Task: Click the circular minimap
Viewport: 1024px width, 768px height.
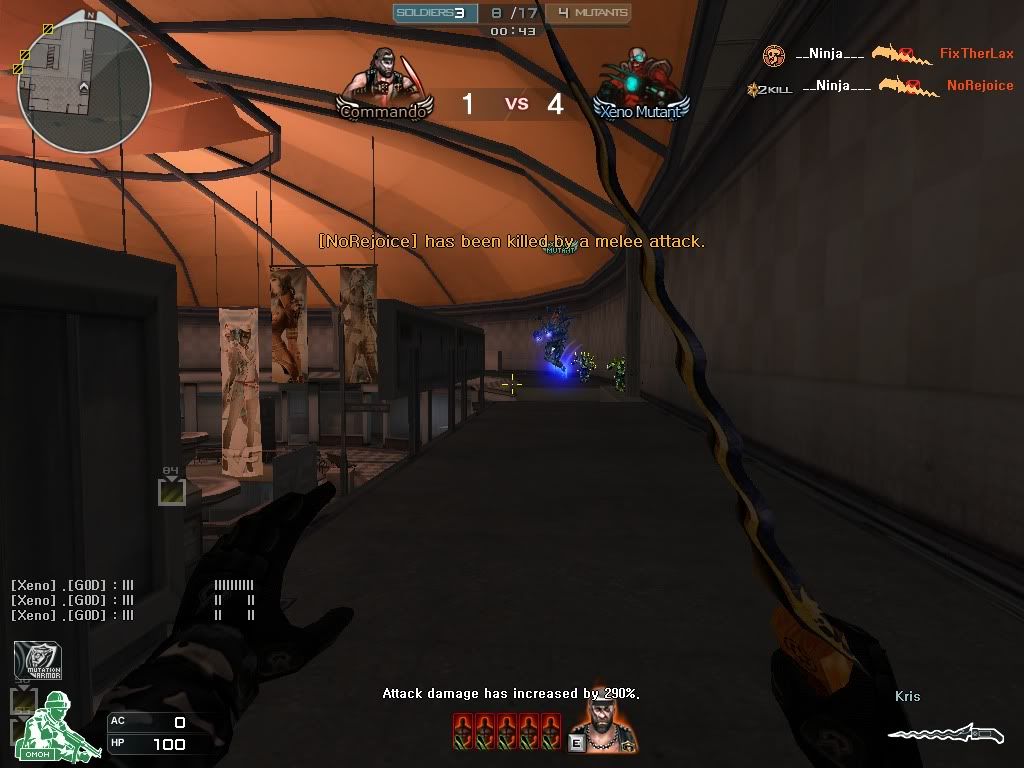Action: pyautogui.click(x=84, y=86)
